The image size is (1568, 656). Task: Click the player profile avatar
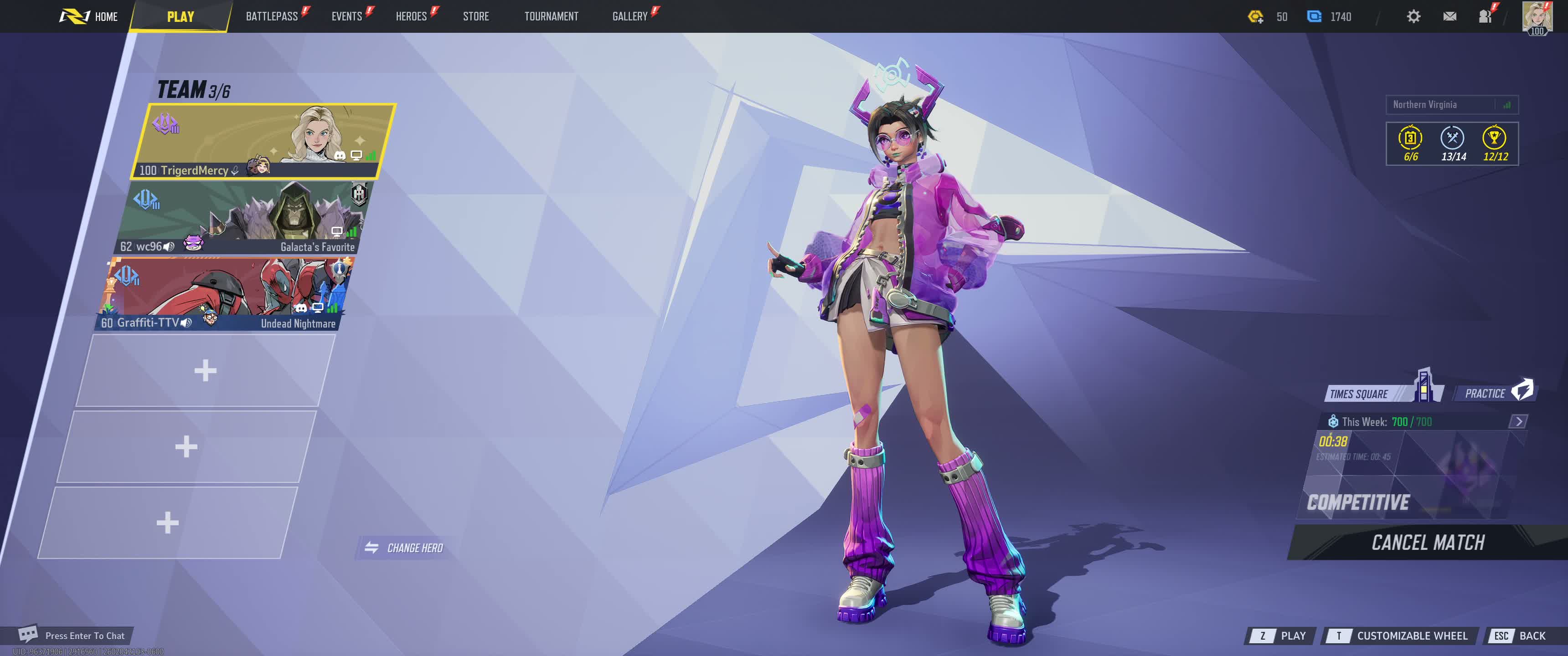coord(1536,16)
